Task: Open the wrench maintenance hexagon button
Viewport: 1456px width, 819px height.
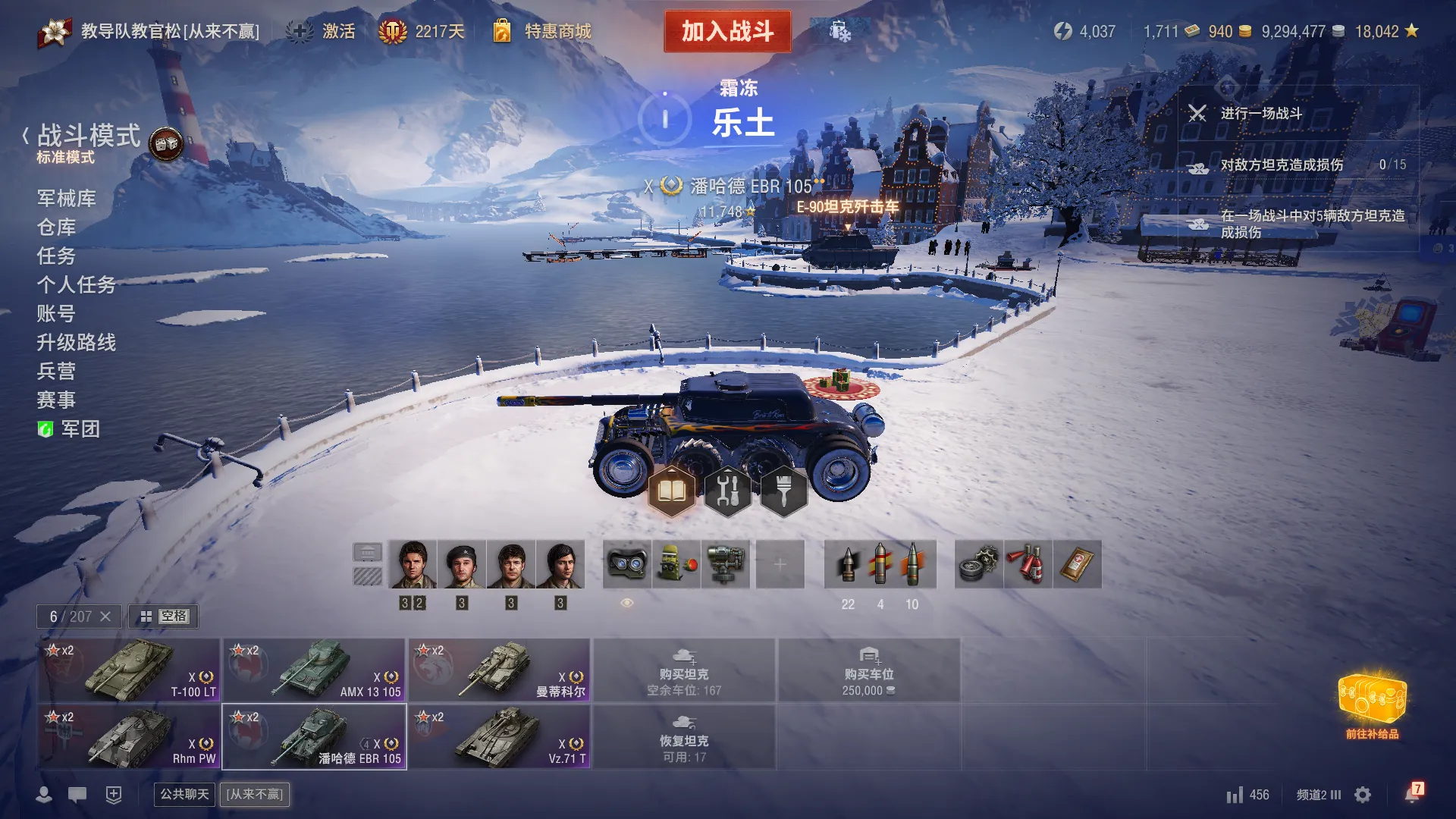Action: pyautogui.click(x=727, y=491)
